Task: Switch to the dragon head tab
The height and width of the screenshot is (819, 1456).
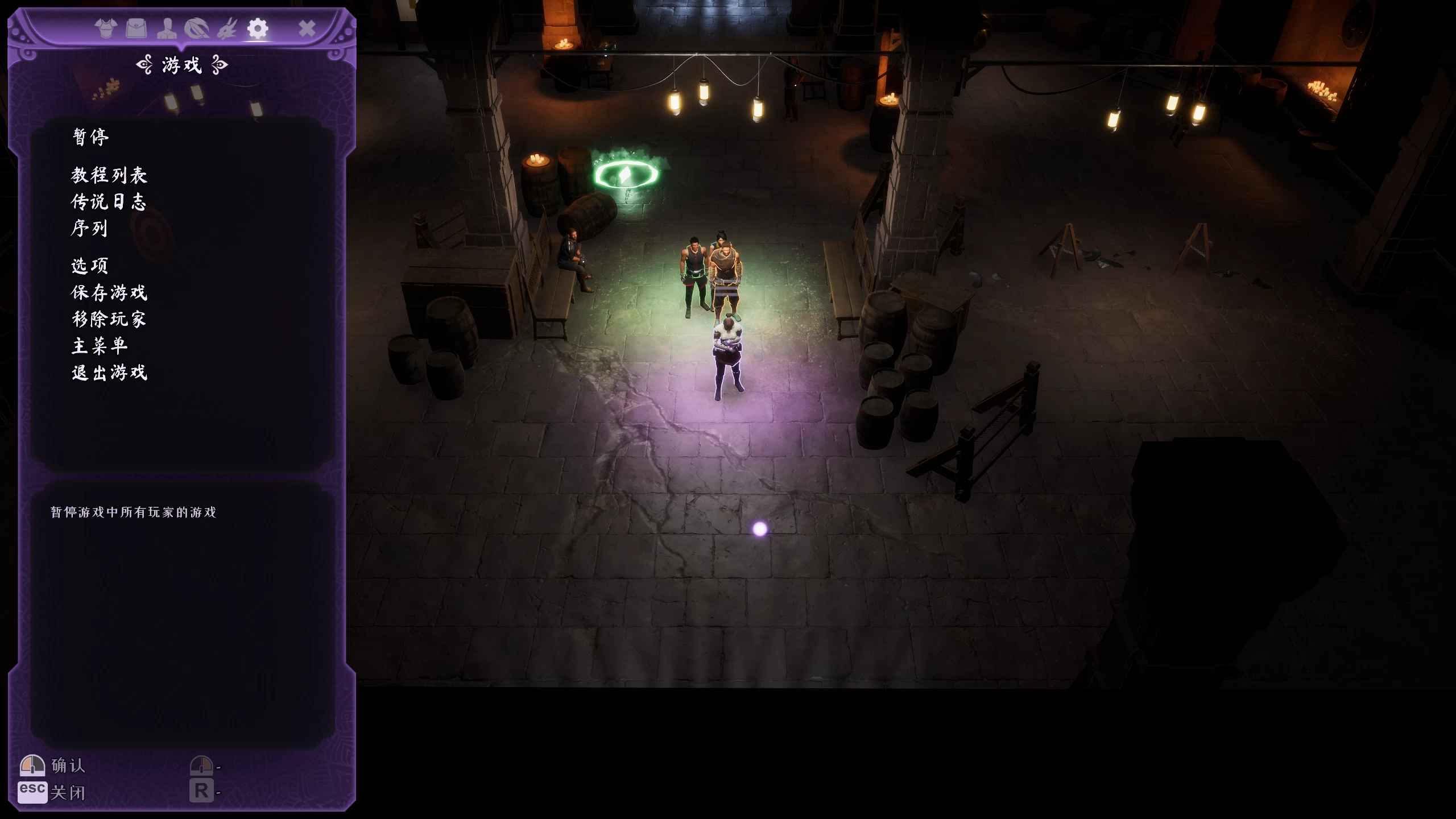Action: tap(227, 28)
